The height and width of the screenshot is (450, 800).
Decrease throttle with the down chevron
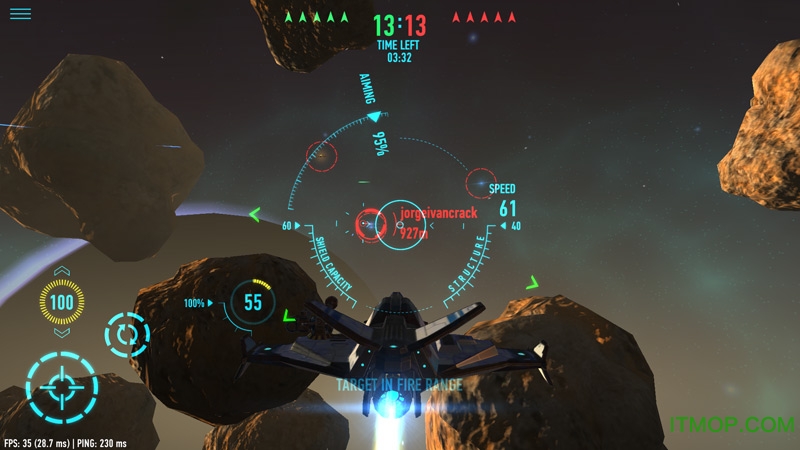point(62,332)
